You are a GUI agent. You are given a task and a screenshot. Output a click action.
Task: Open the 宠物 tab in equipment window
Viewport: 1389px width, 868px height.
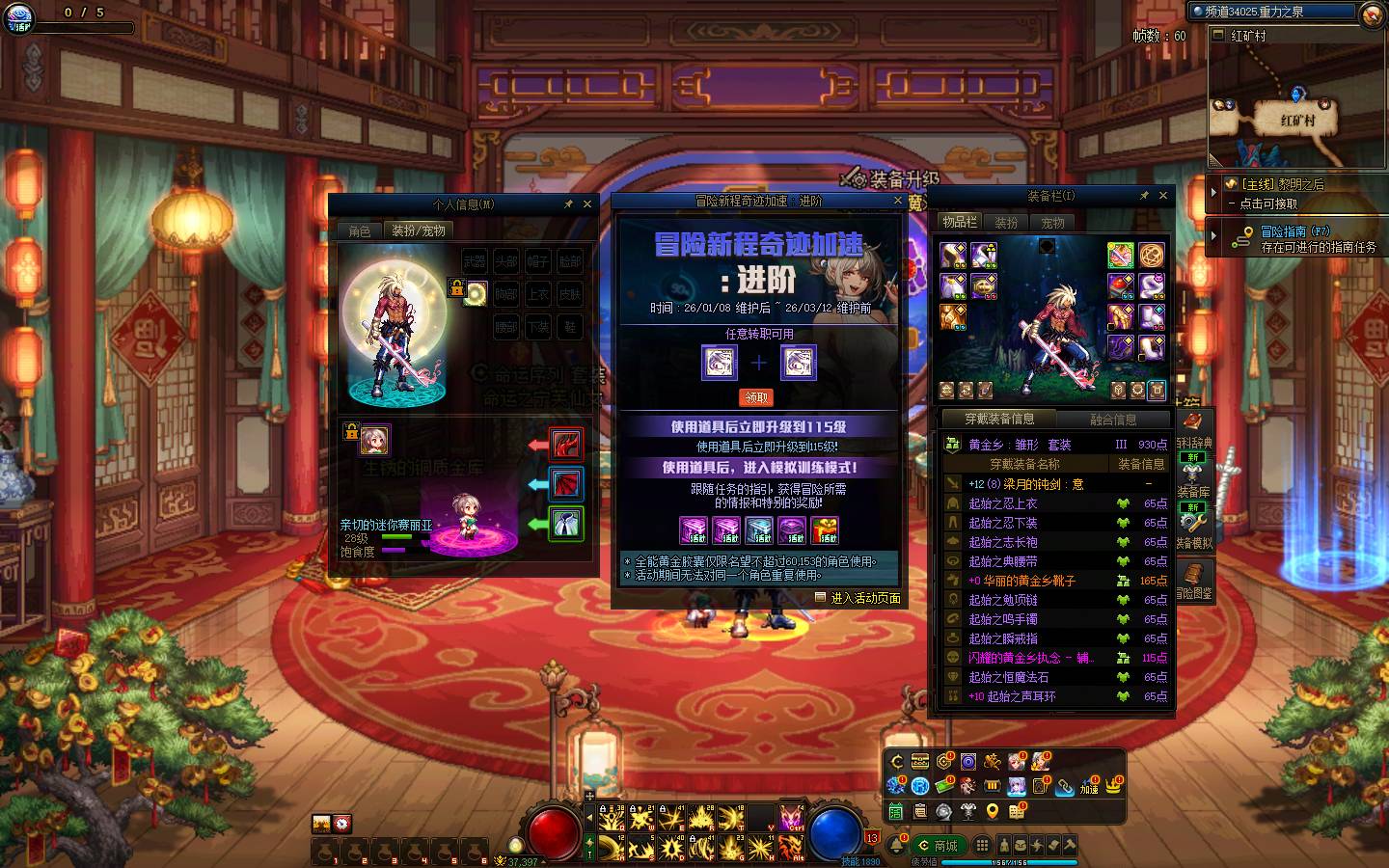pos(1052,222)
